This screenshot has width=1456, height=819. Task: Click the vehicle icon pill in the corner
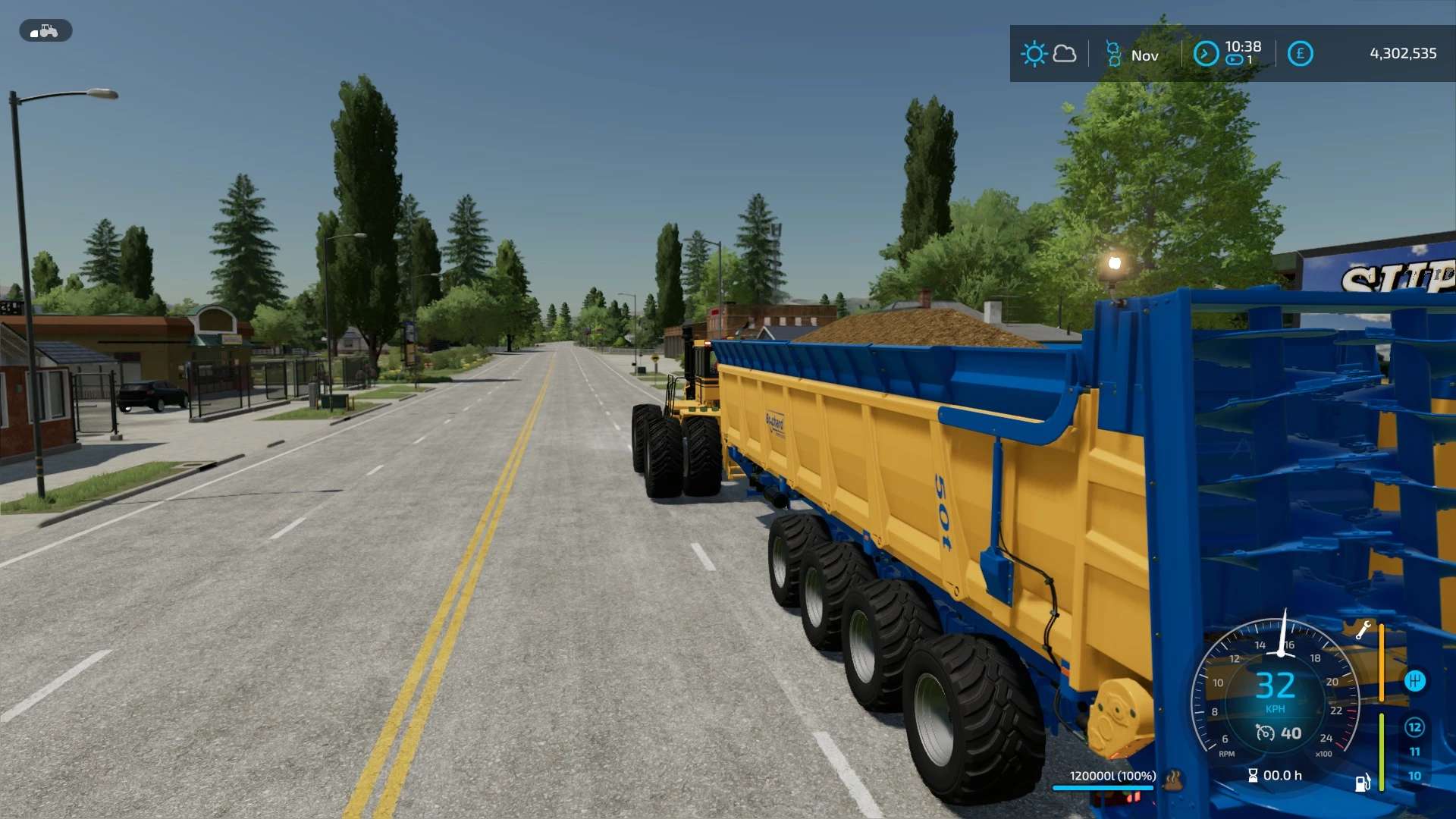point(45,31)
